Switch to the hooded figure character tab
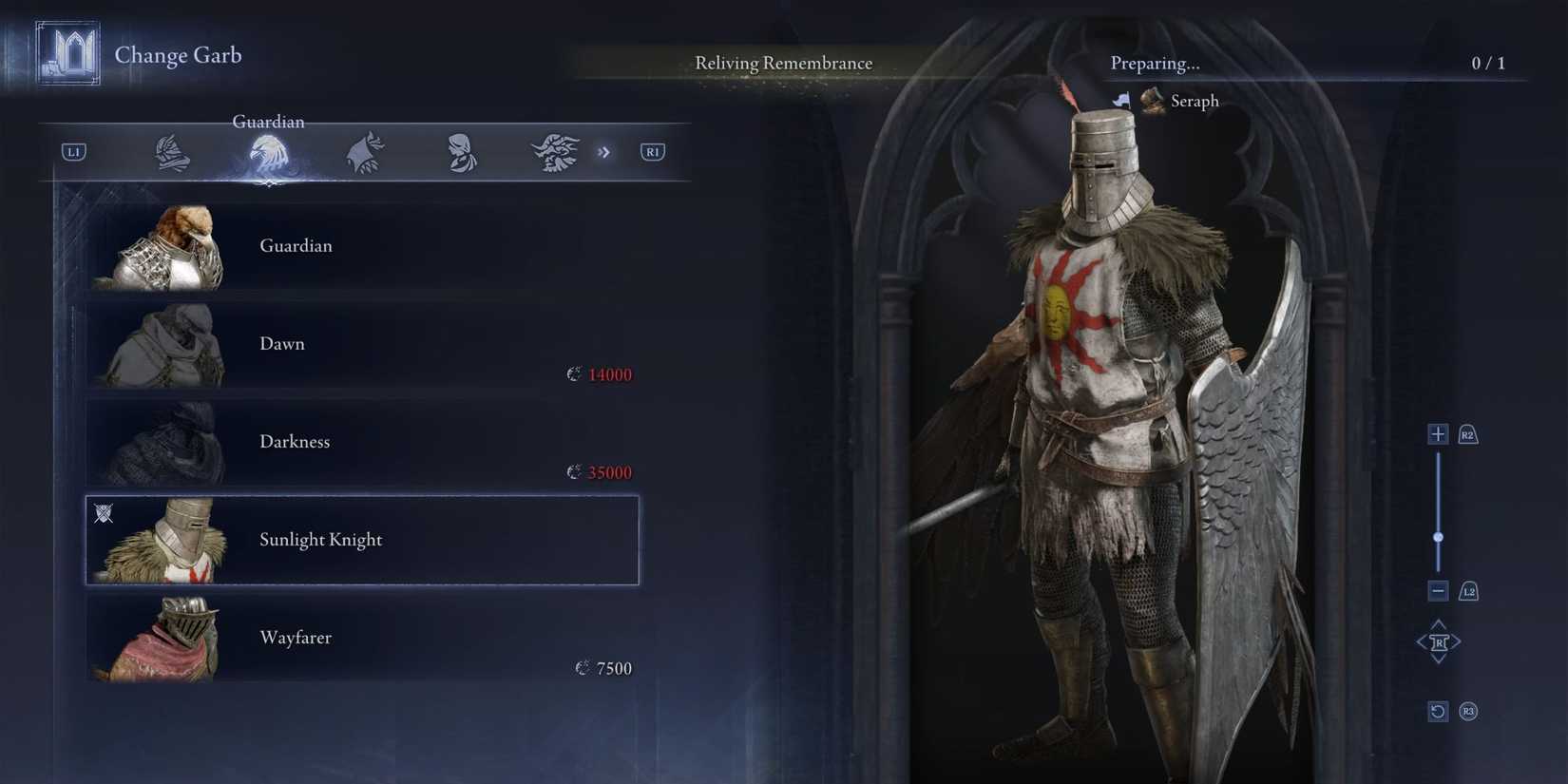This screenshot has height=784, width=1568. tap(365, 152)
